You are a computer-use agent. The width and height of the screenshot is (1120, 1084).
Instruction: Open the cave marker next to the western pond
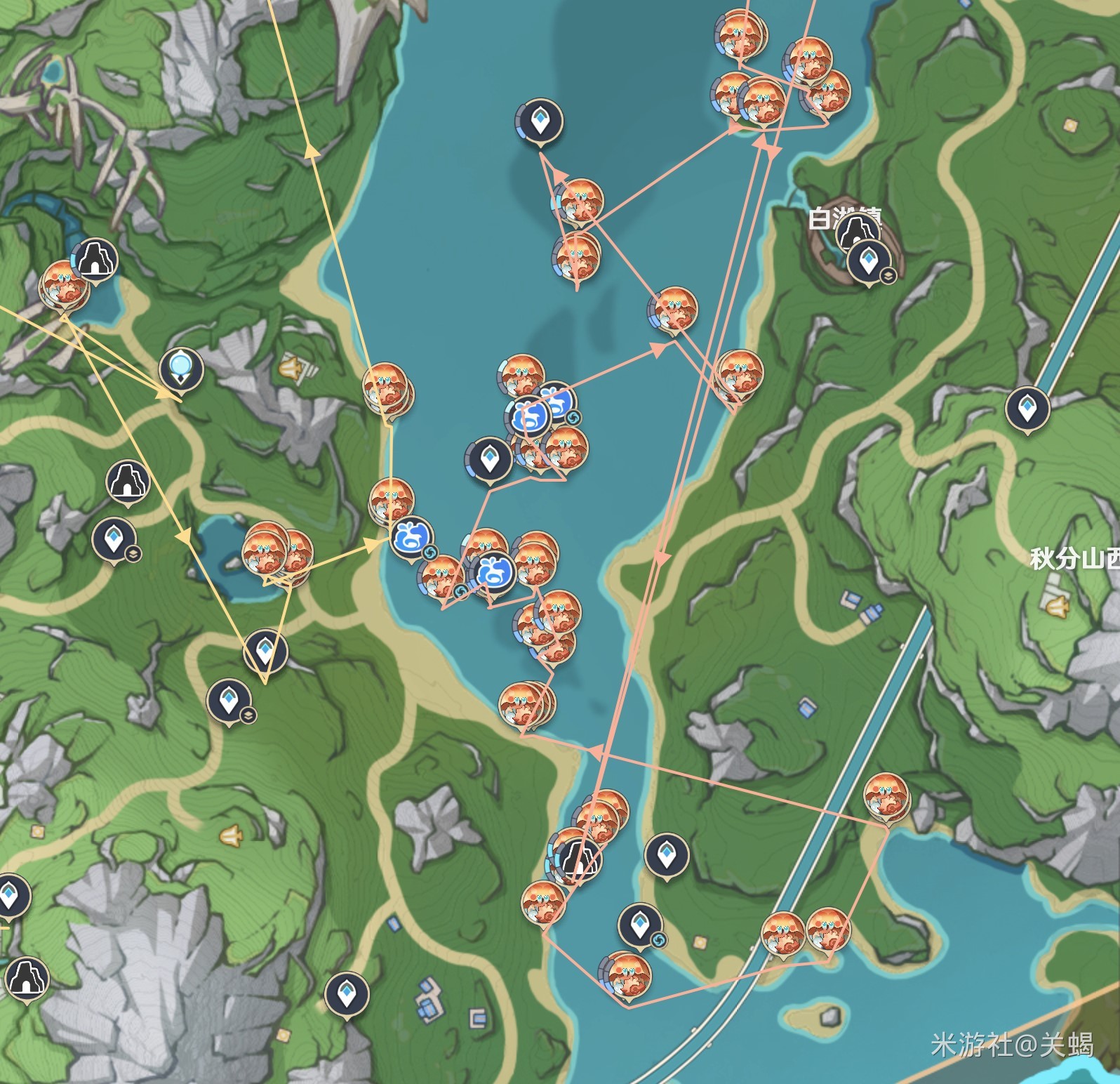pyautogui.click(x=95, y=259)
